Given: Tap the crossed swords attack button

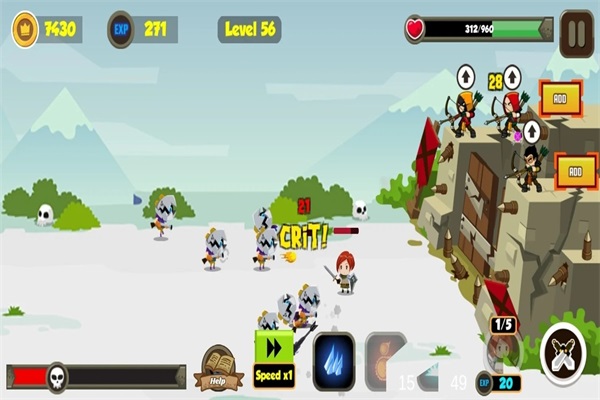Looking at the screenshot, I should click(x=564, y=355).
